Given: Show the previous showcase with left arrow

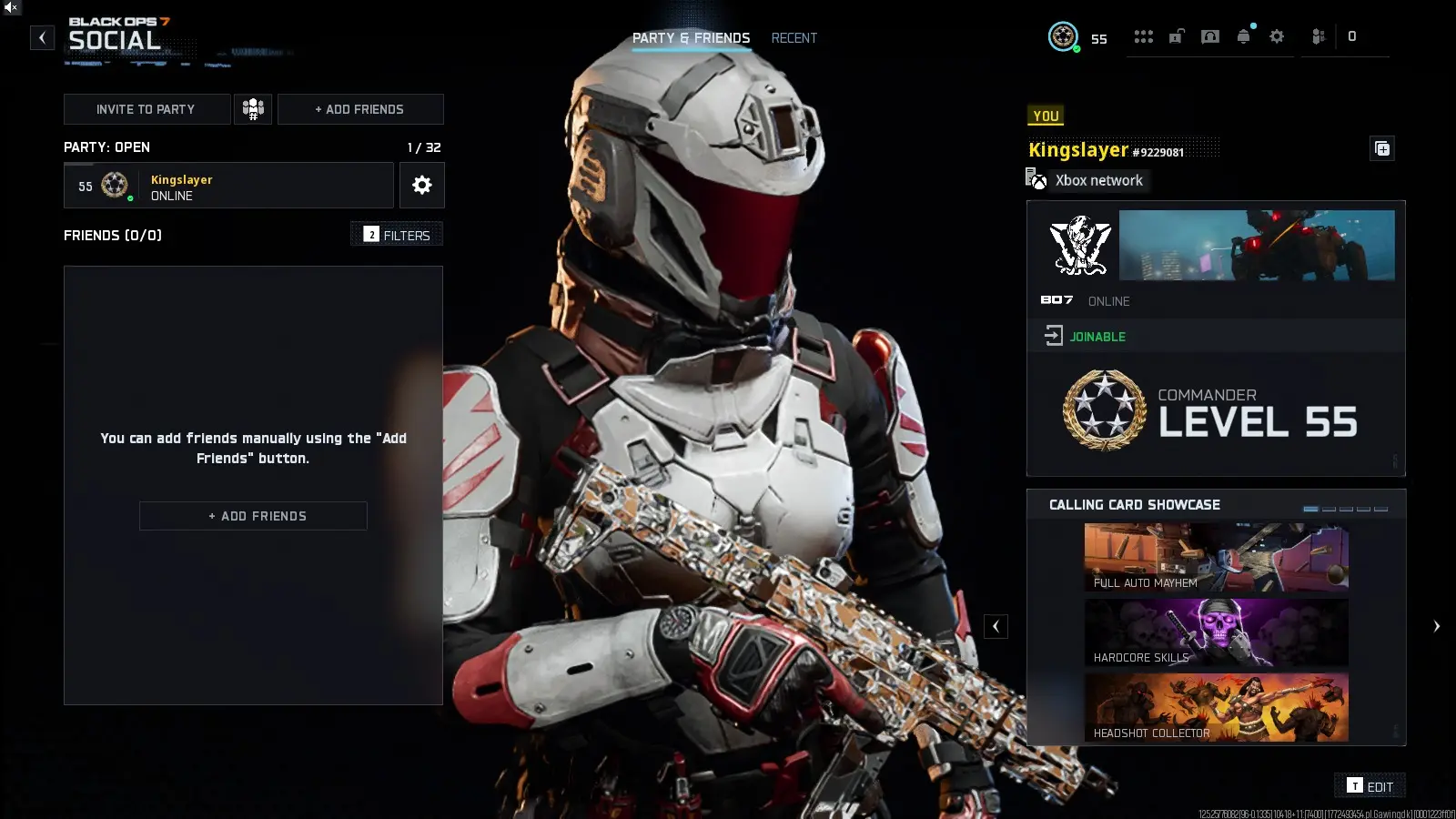Looking at the screenshot, I should [x=996, y=626].
